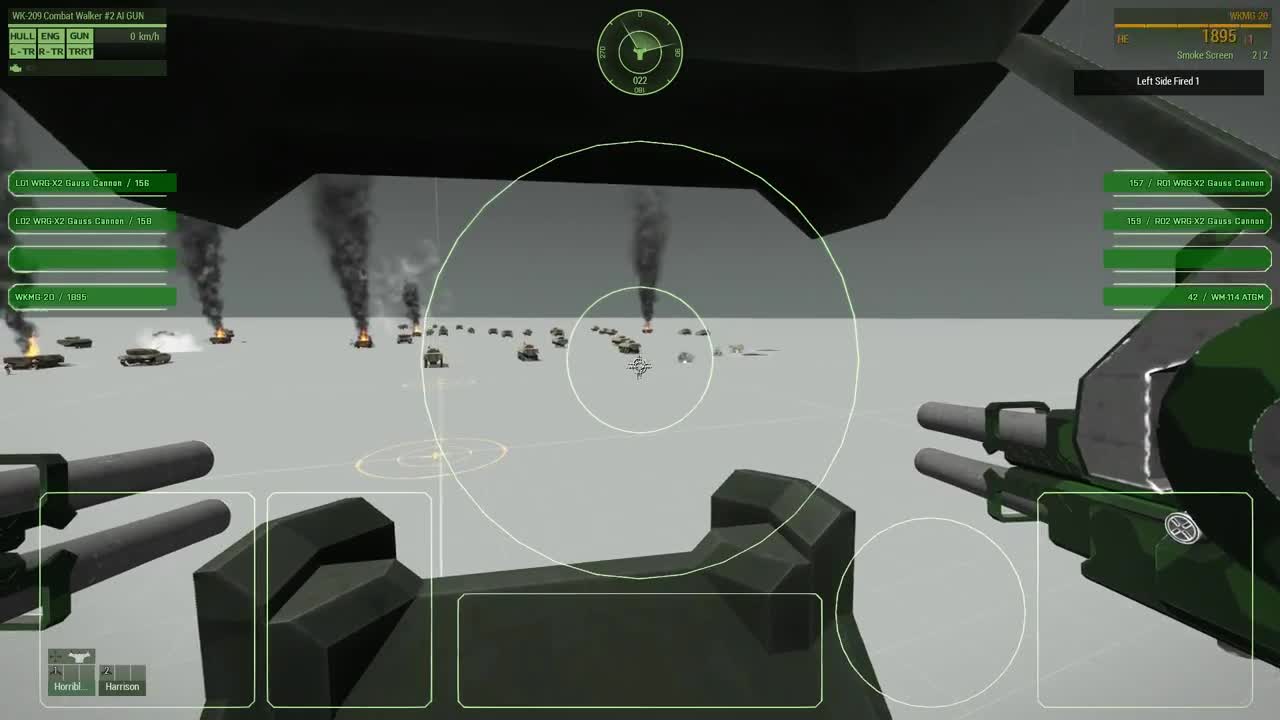Select the crosshair icon on the right weapon panel
This screenshot has width=1280, height=720.
pos(1183,528)
